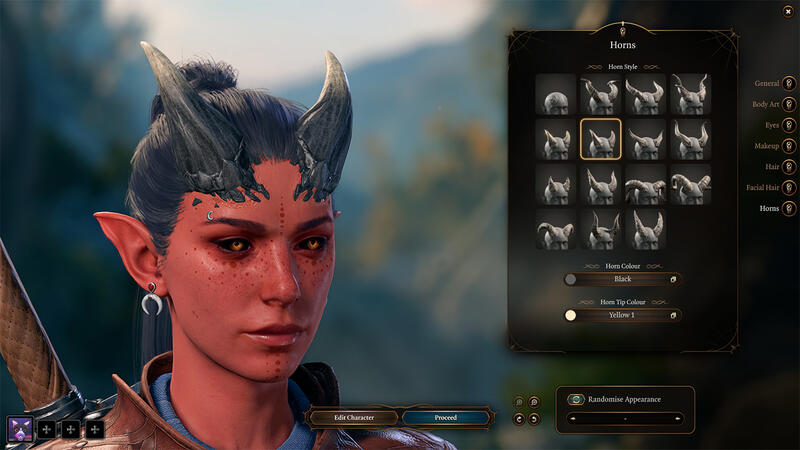Click the Proceed button
800x450 pixels.
pyautogui.click(x=445, y=417)
